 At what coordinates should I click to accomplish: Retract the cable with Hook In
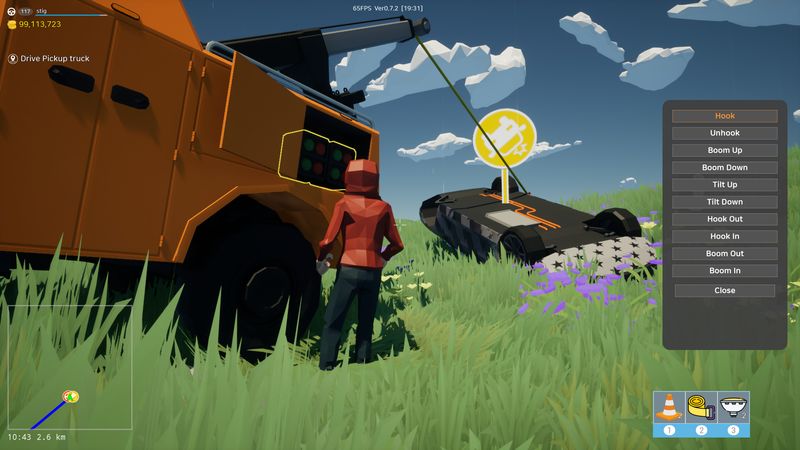(x=724, y=236)
